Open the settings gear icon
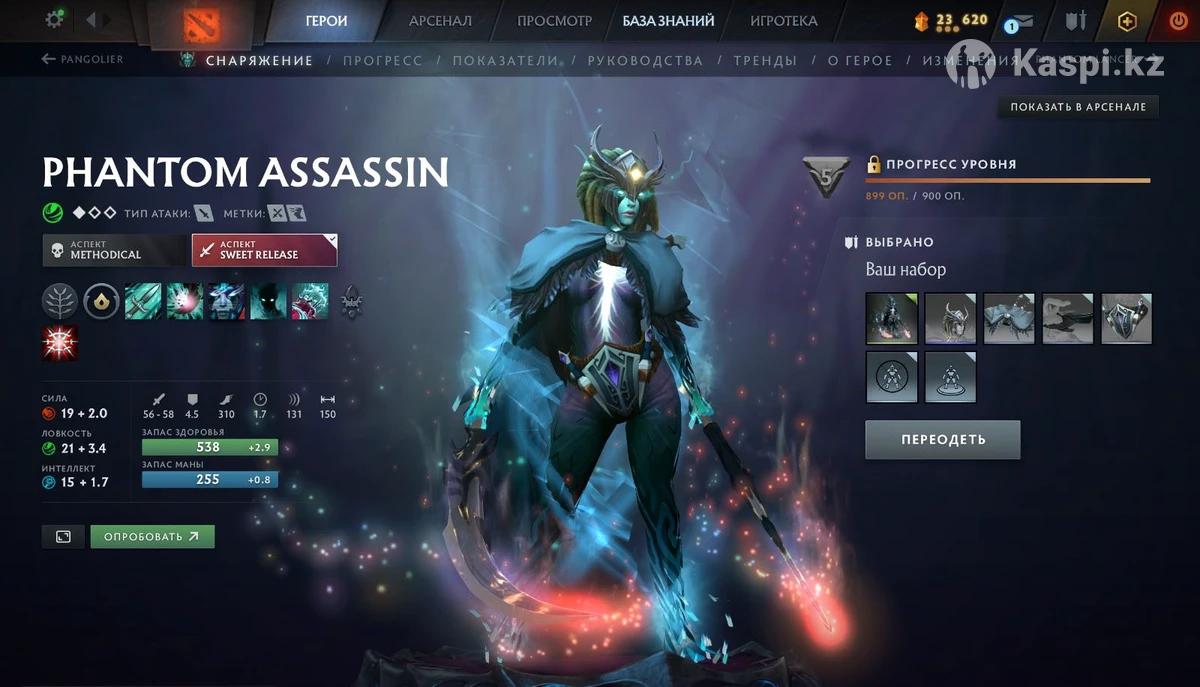 [54, 19]
